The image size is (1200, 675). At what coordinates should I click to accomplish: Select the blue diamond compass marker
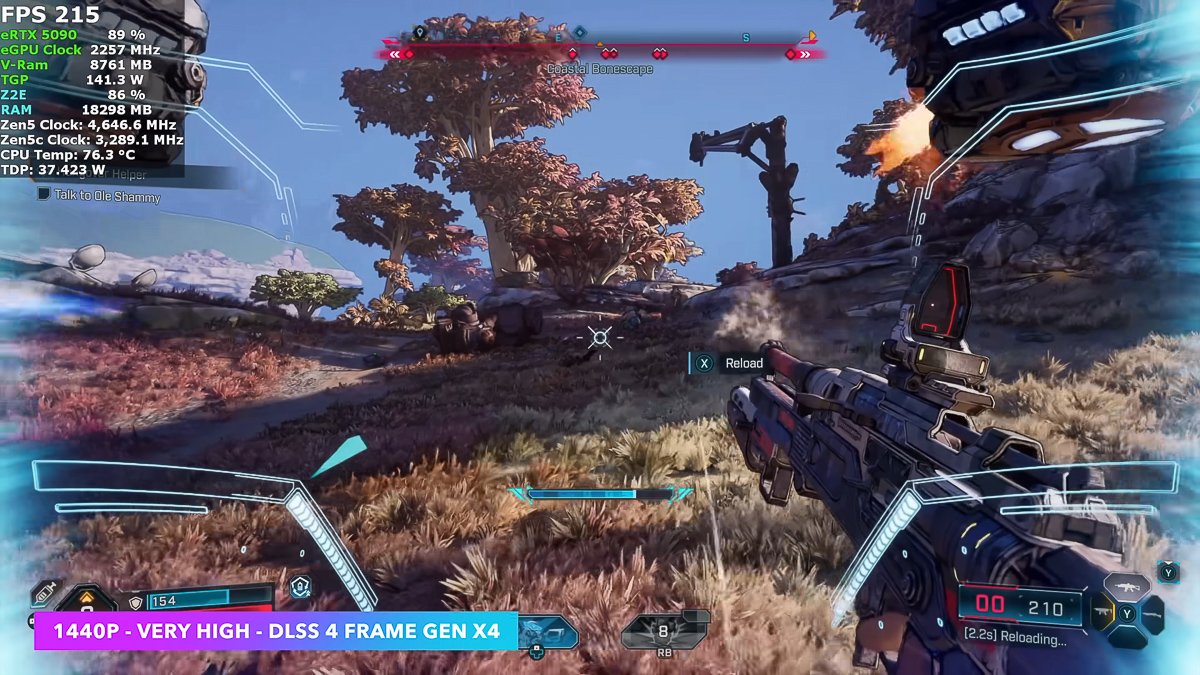point(579,33)
